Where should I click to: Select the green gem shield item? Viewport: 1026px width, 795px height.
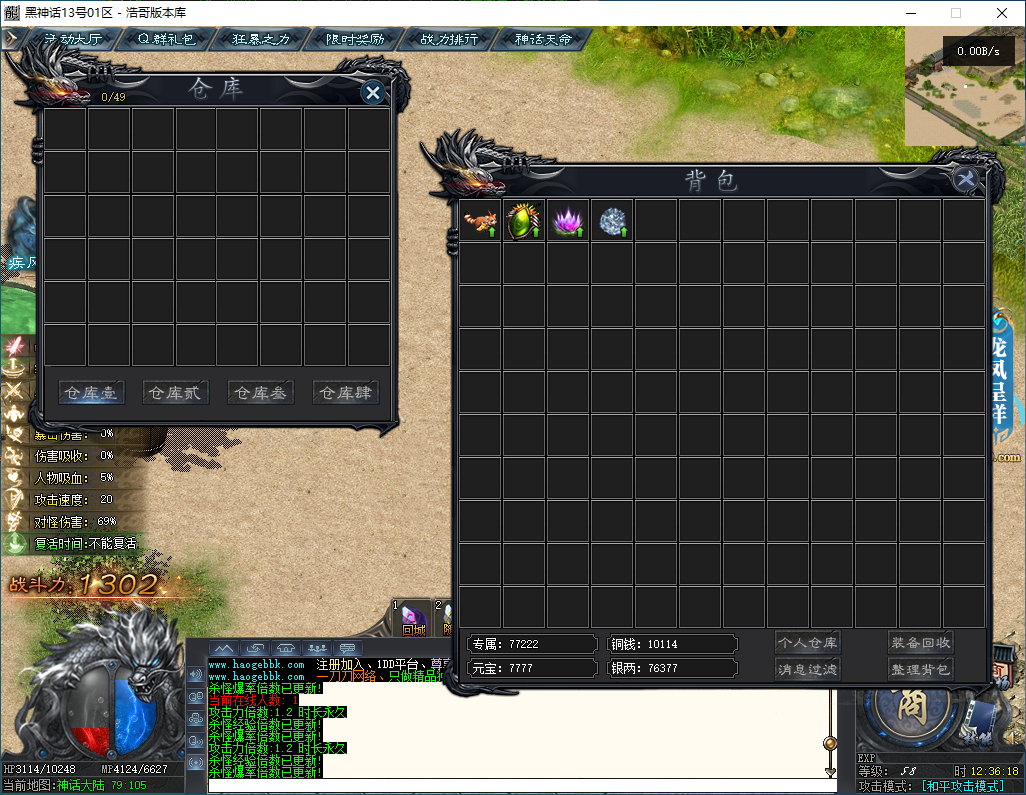pos(524,220)
